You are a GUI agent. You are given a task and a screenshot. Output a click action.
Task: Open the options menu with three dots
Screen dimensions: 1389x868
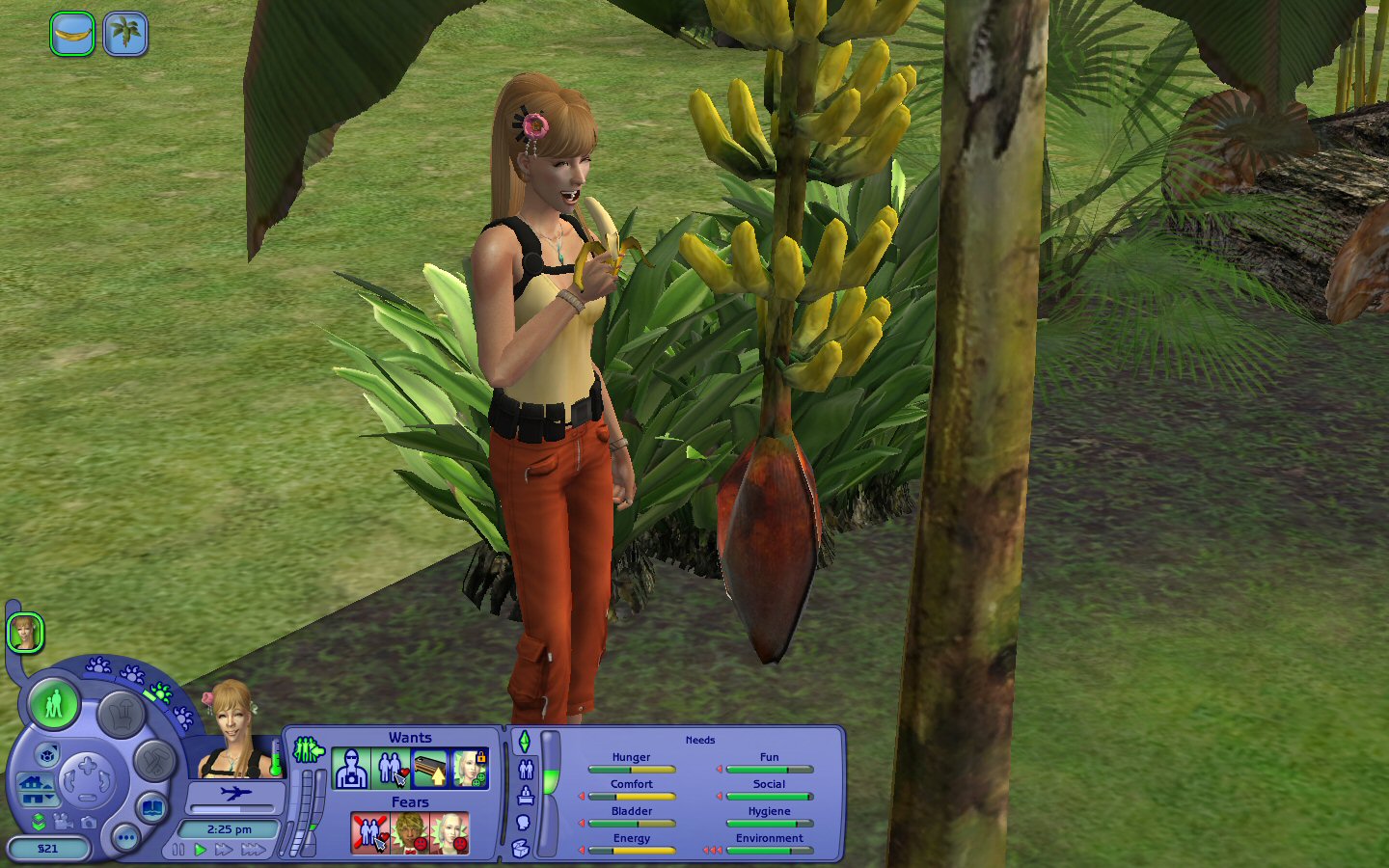pyautogui.click(x=125, y=837)
